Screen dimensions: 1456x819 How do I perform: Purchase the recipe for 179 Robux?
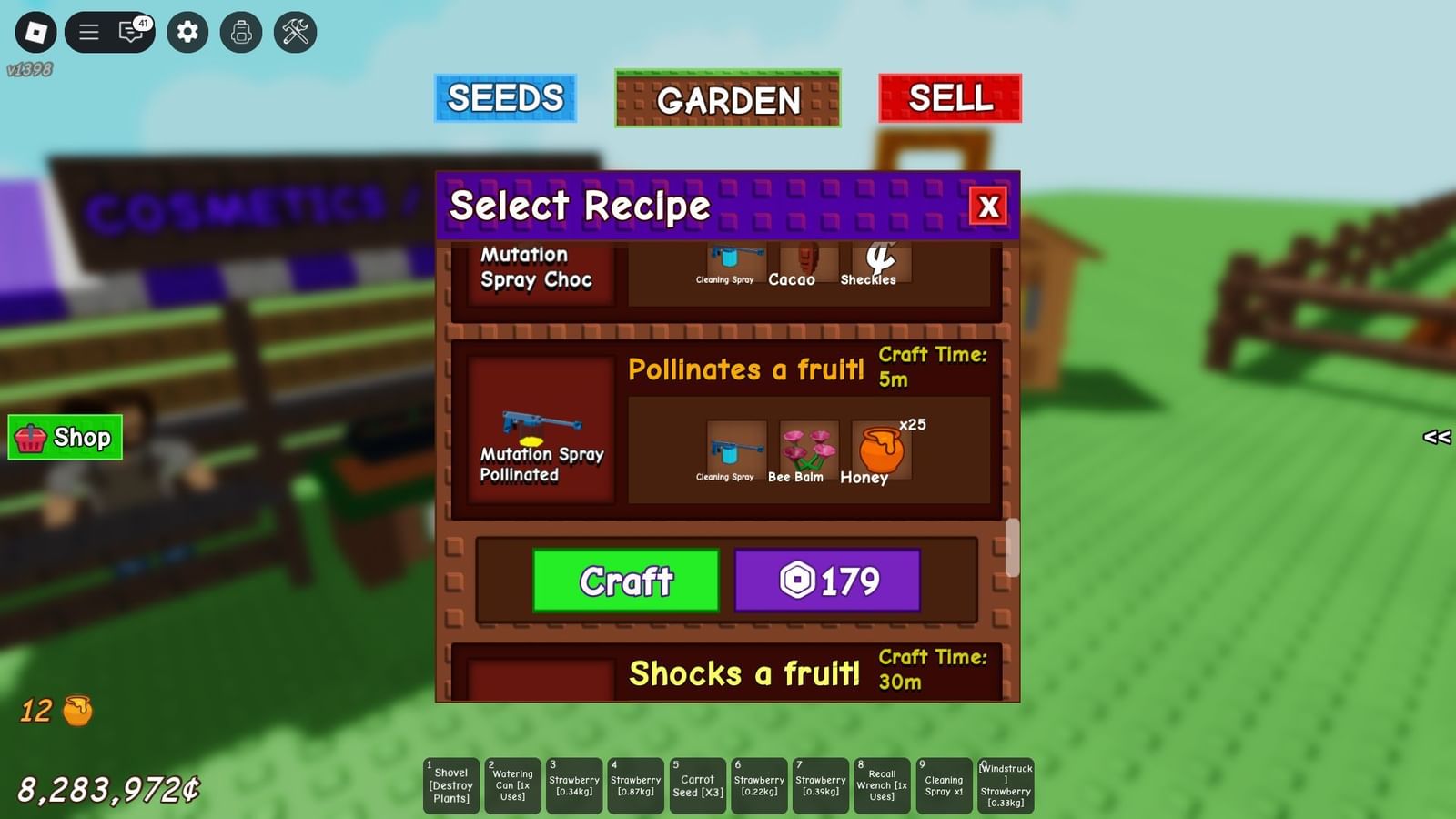click(x=828, y=581)
